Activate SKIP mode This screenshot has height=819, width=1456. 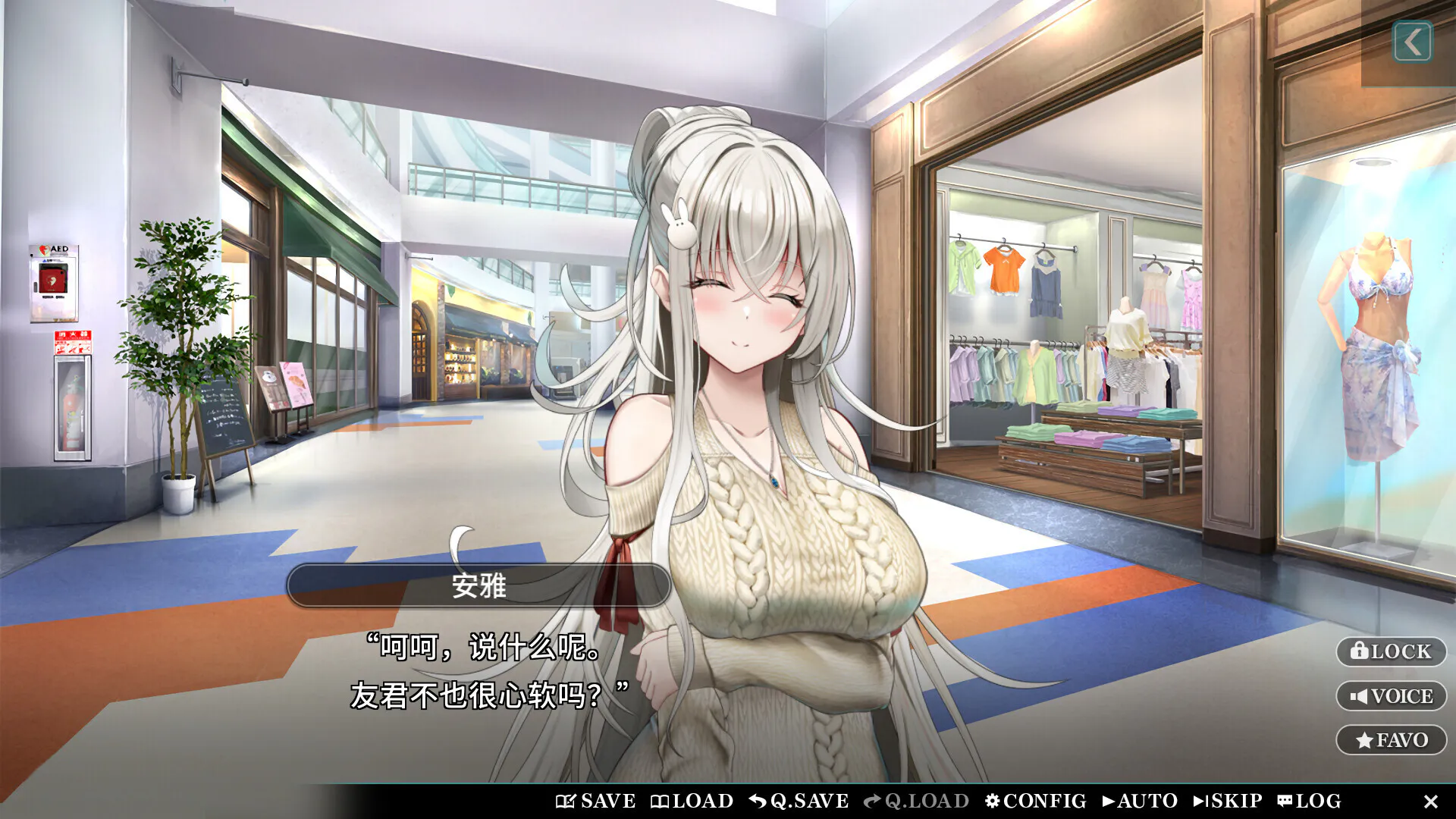coord(1228,801)
